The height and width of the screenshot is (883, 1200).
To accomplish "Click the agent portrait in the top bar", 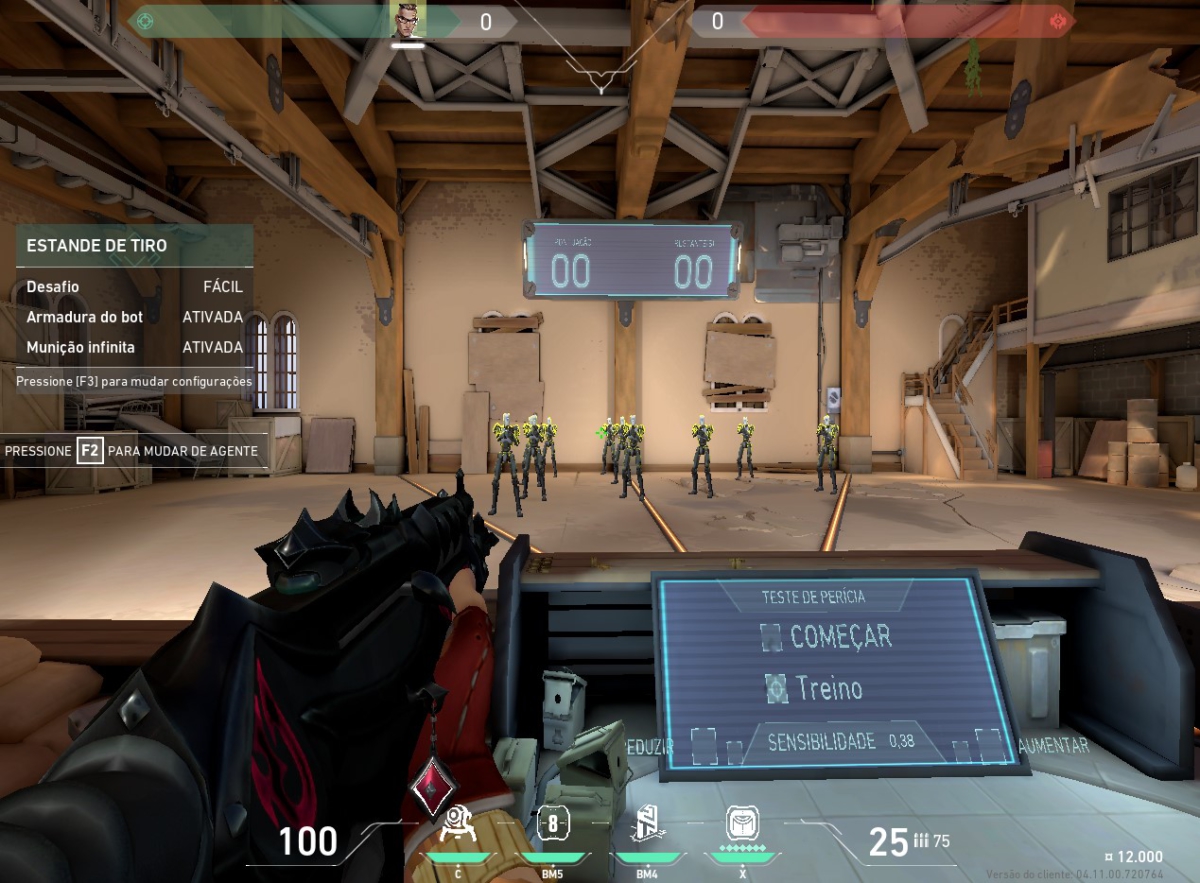I will (x=408, y=19).
